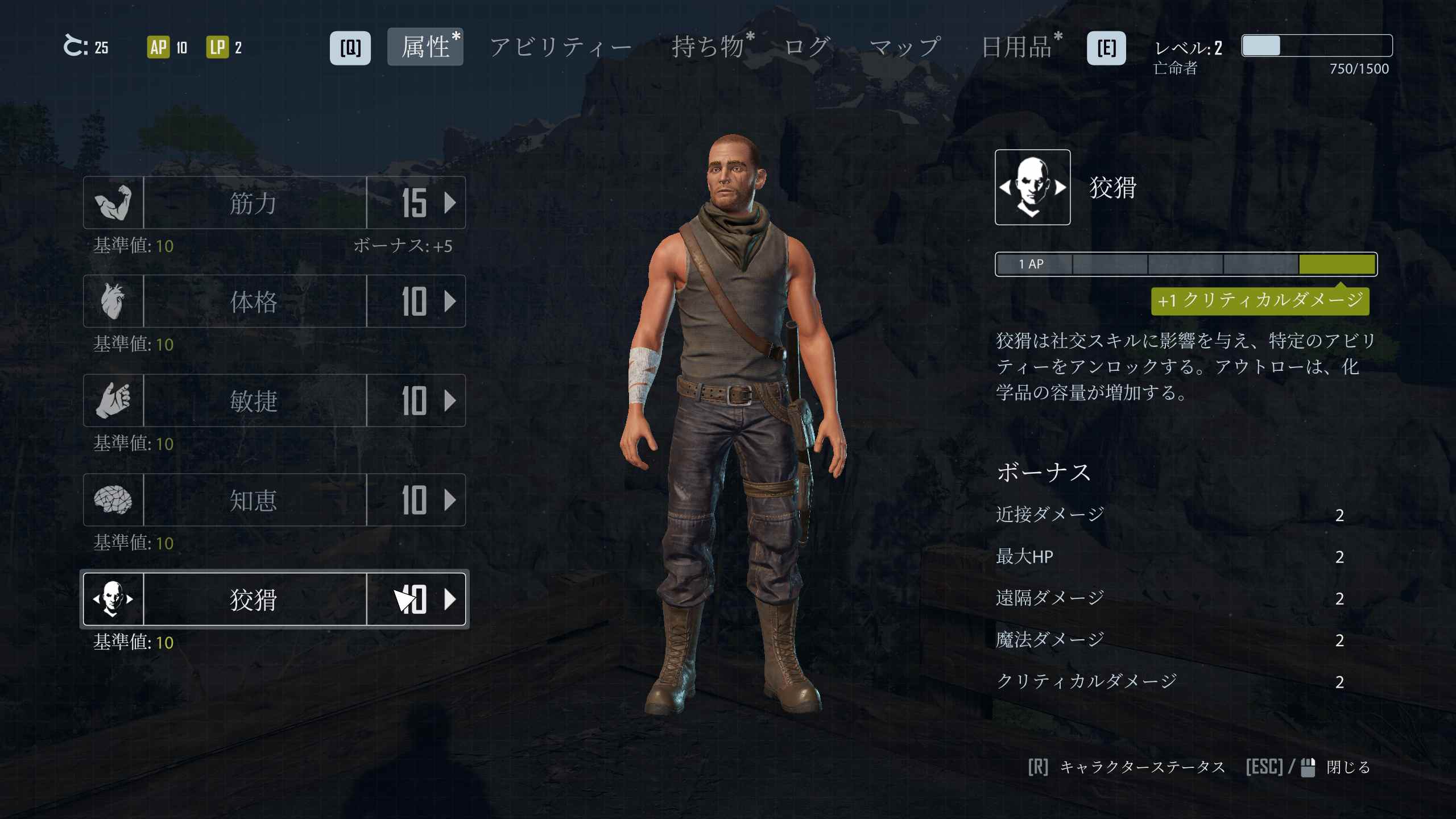Select the 筋力 muscle icon

(x=113, y=203)
